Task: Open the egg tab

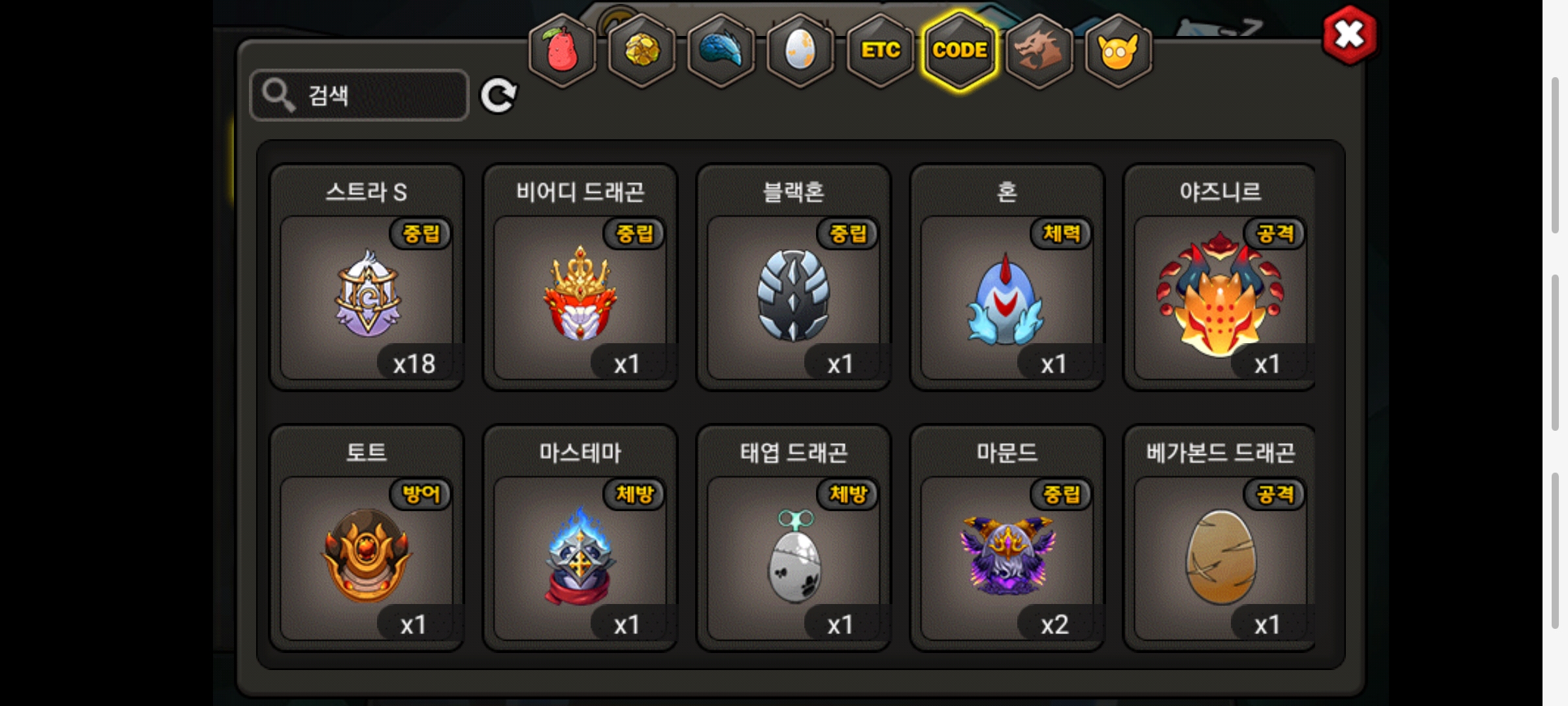Action: click(800, 51)
